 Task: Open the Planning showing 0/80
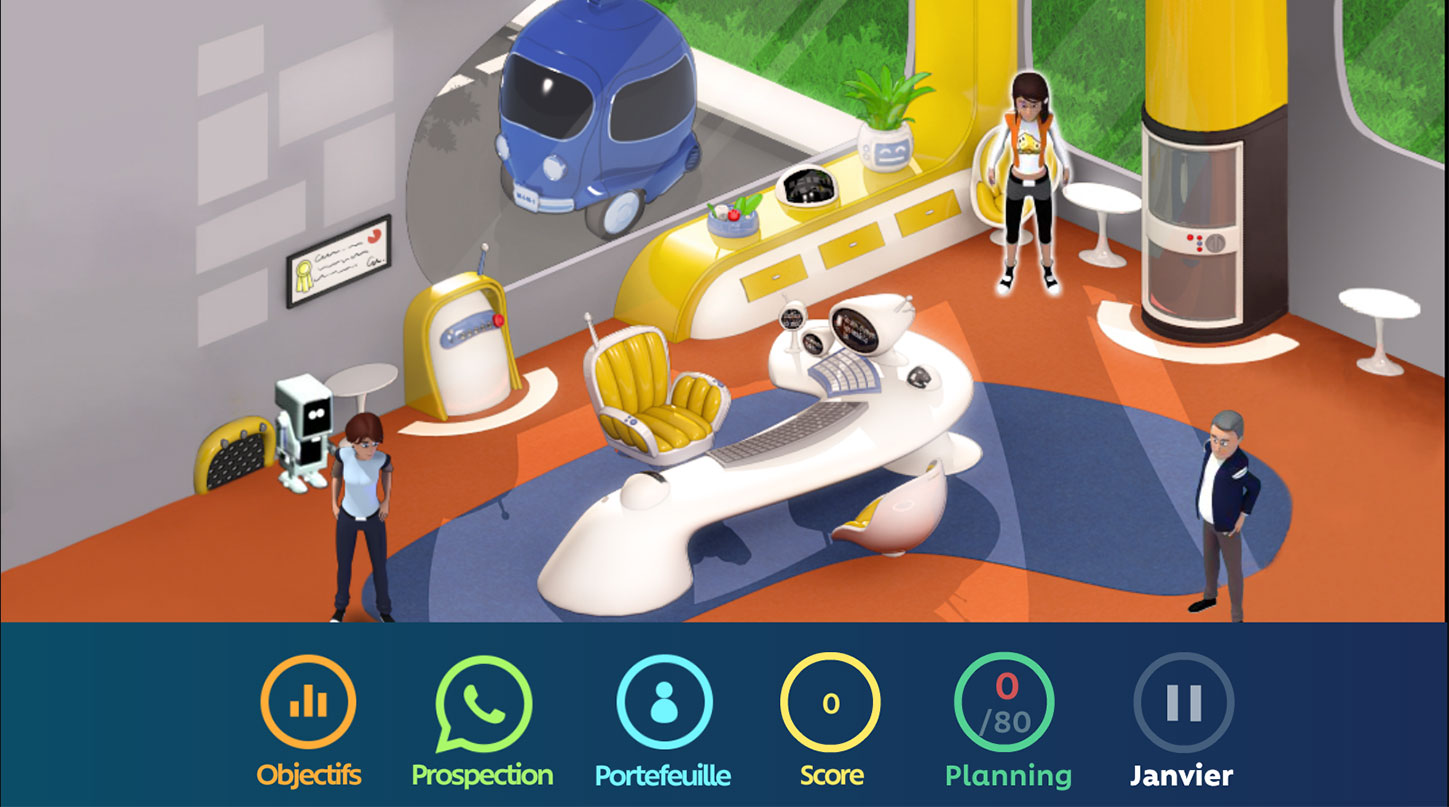pyautogui.click(x=1008, y=703)
